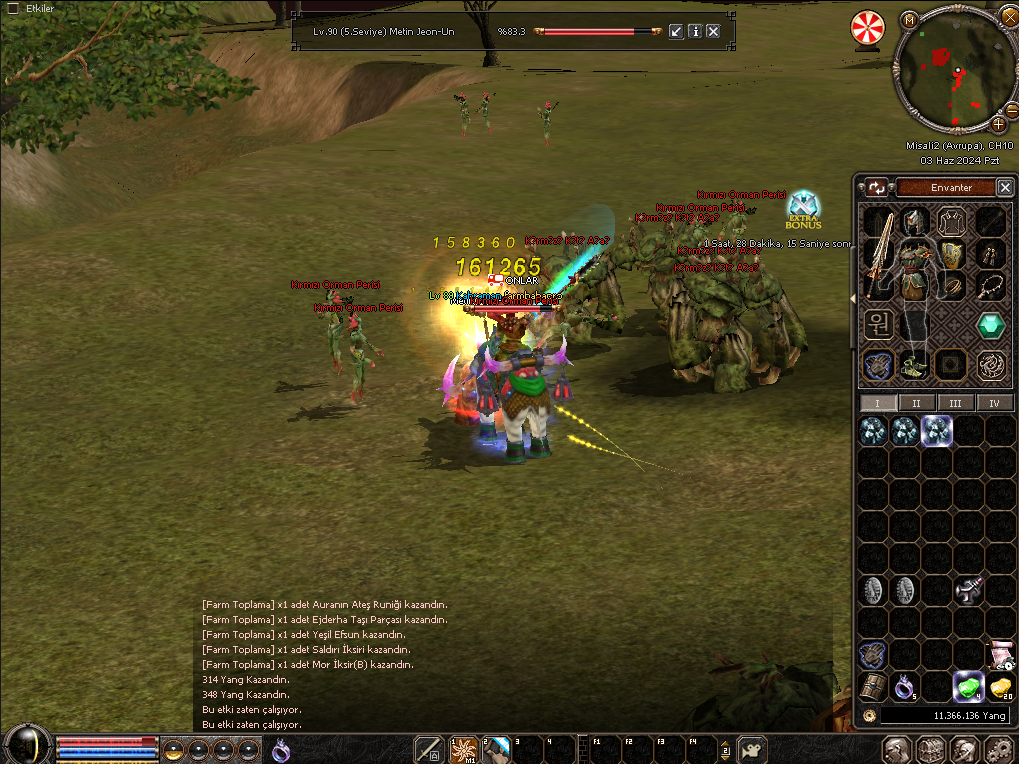Open the gear settings button
Screen dimensions: 1019x764
(x=999, y=749)
